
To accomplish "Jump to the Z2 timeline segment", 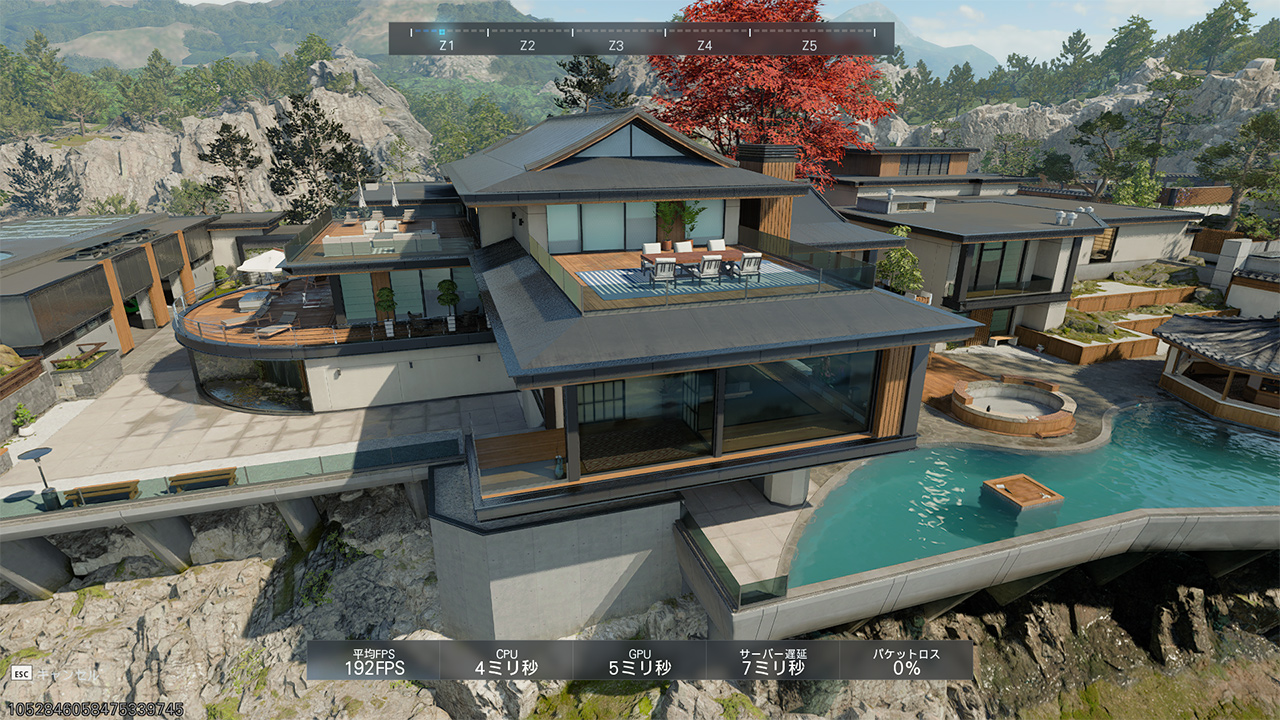I will point(528,46).
